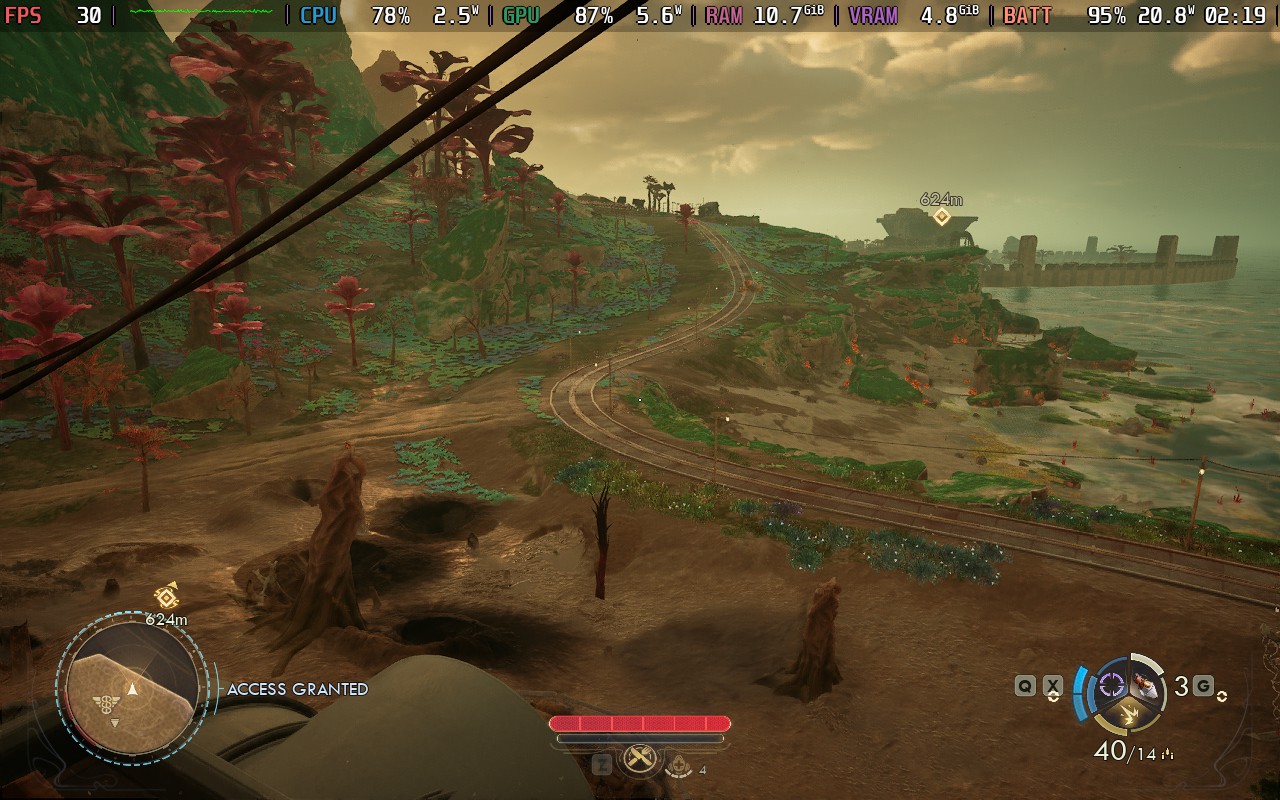
Task: Click the objective marker above the minimap
Action: [166, 597]
